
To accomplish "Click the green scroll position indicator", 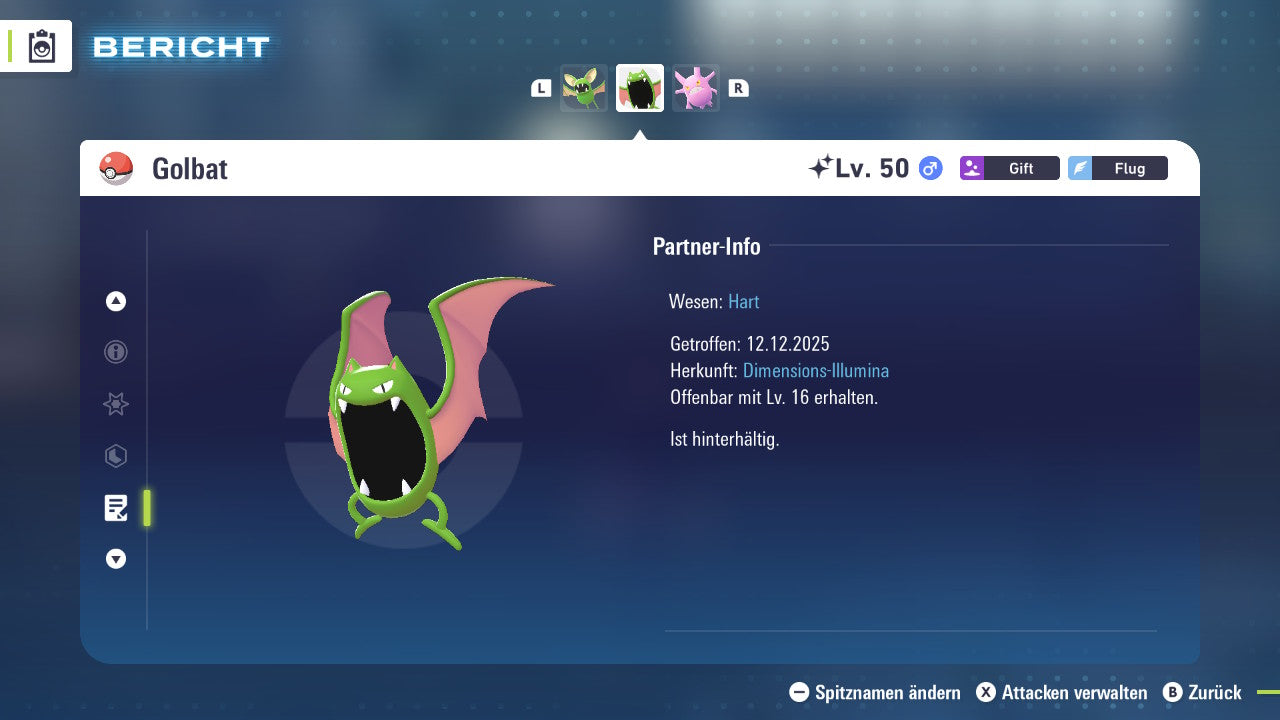I will (x=146, y=510).
